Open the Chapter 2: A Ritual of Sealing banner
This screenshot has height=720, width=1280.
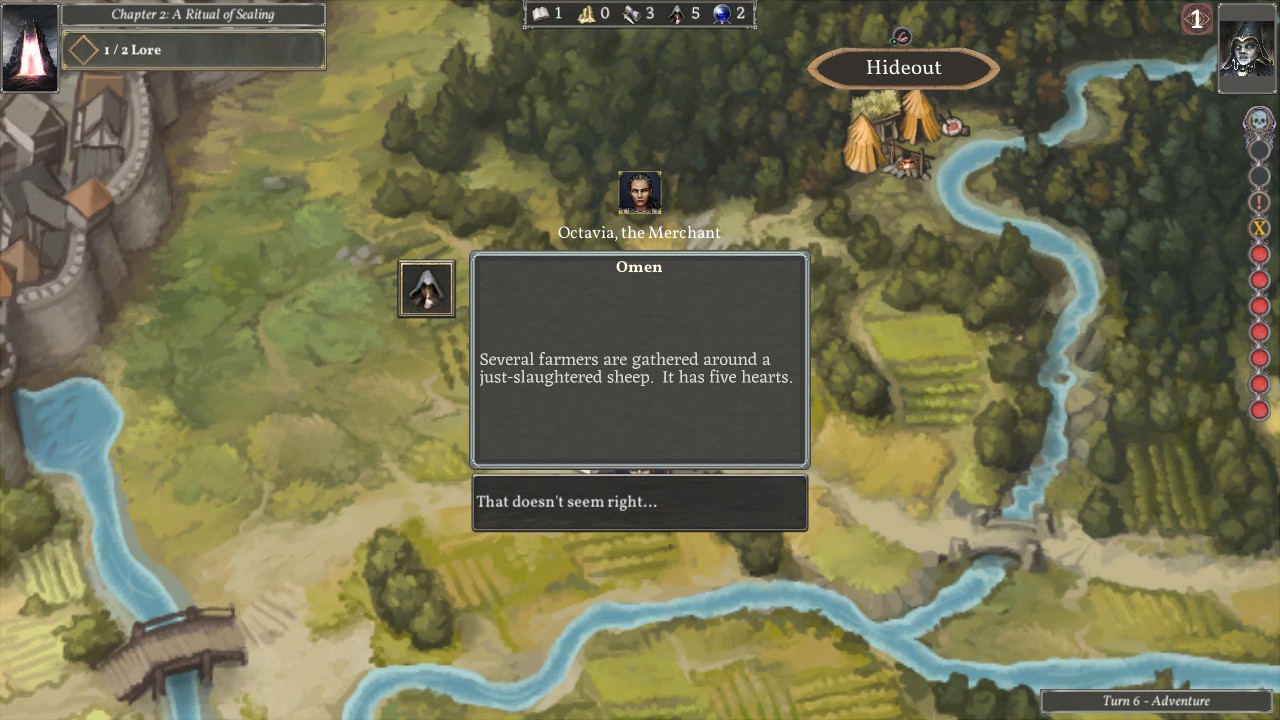[x=193, y=14]
